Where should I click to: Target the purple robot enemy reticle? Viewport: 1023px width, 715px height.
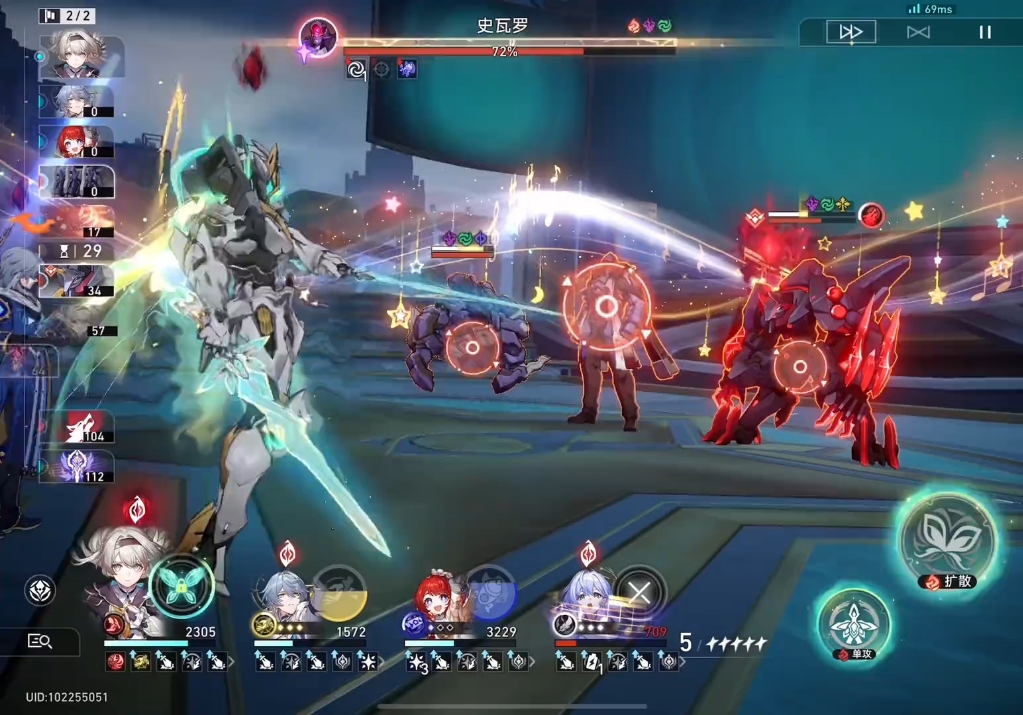471,348
